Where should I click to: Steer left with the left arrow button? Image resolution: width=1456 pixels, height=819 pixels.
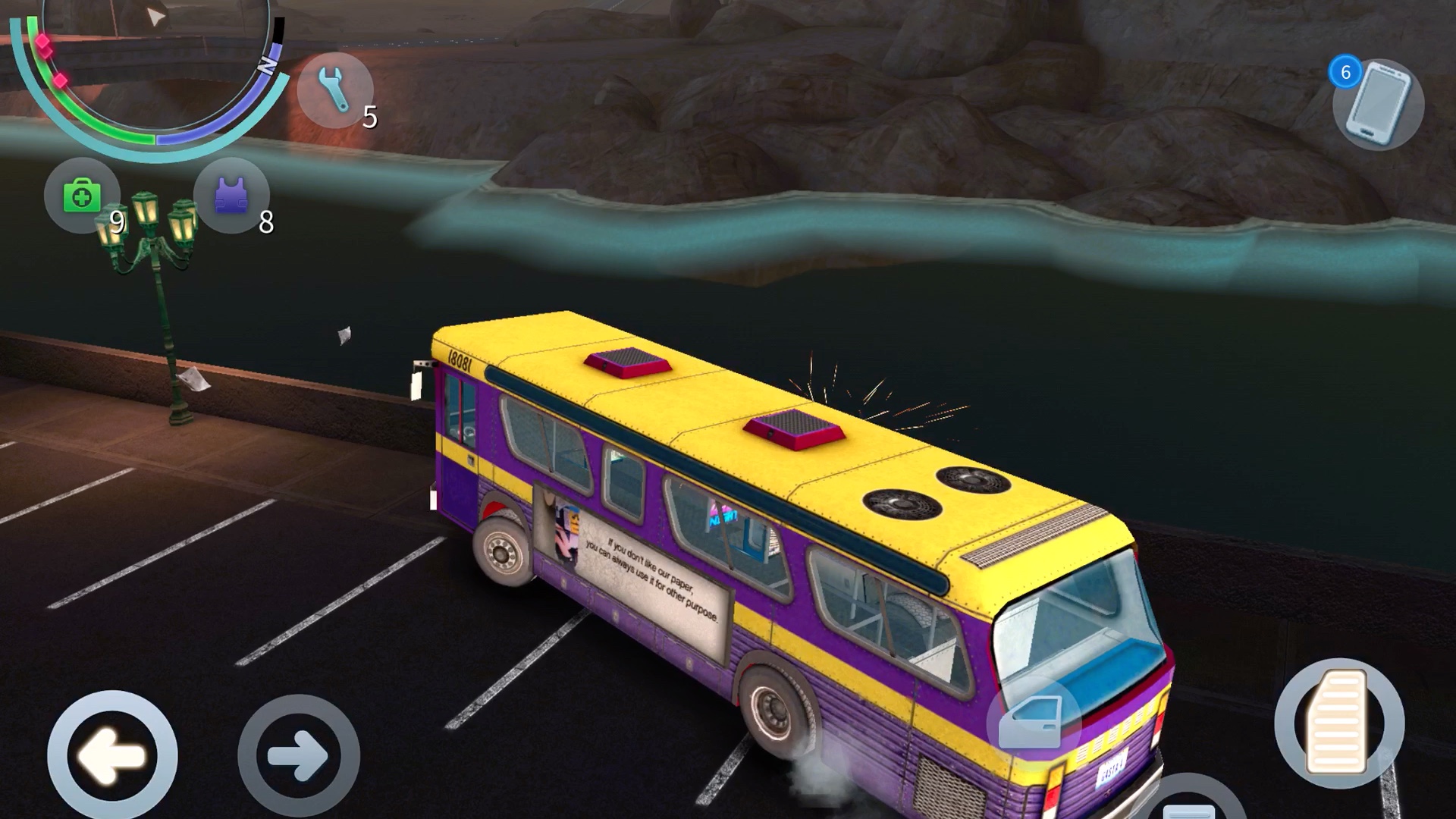pyautogui.click(x=112, y=755)
